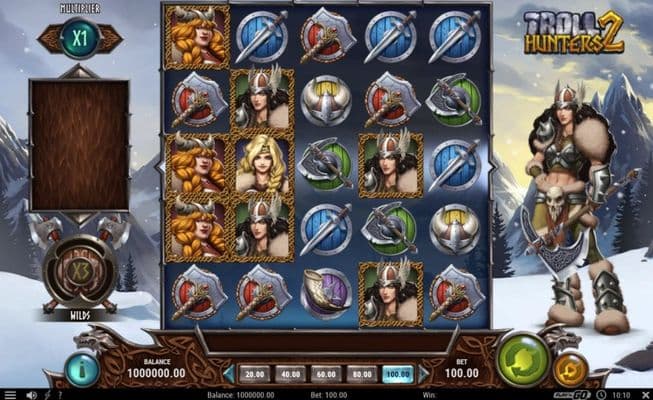Open help via the question mark icon

(x=59, y=394)
